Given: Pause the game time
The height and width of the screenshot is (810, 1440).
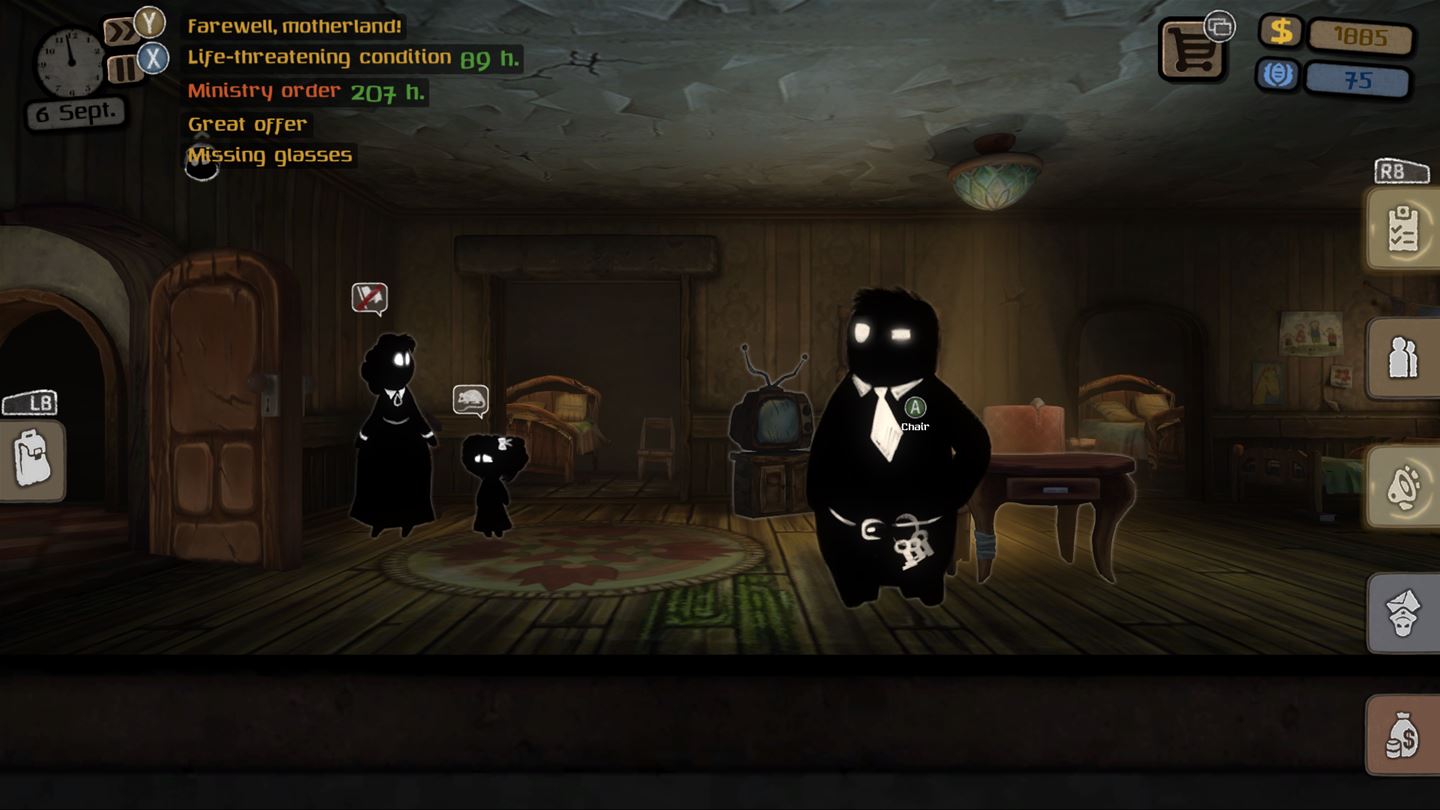Looking at the screenshot, I should coord(122,67).
